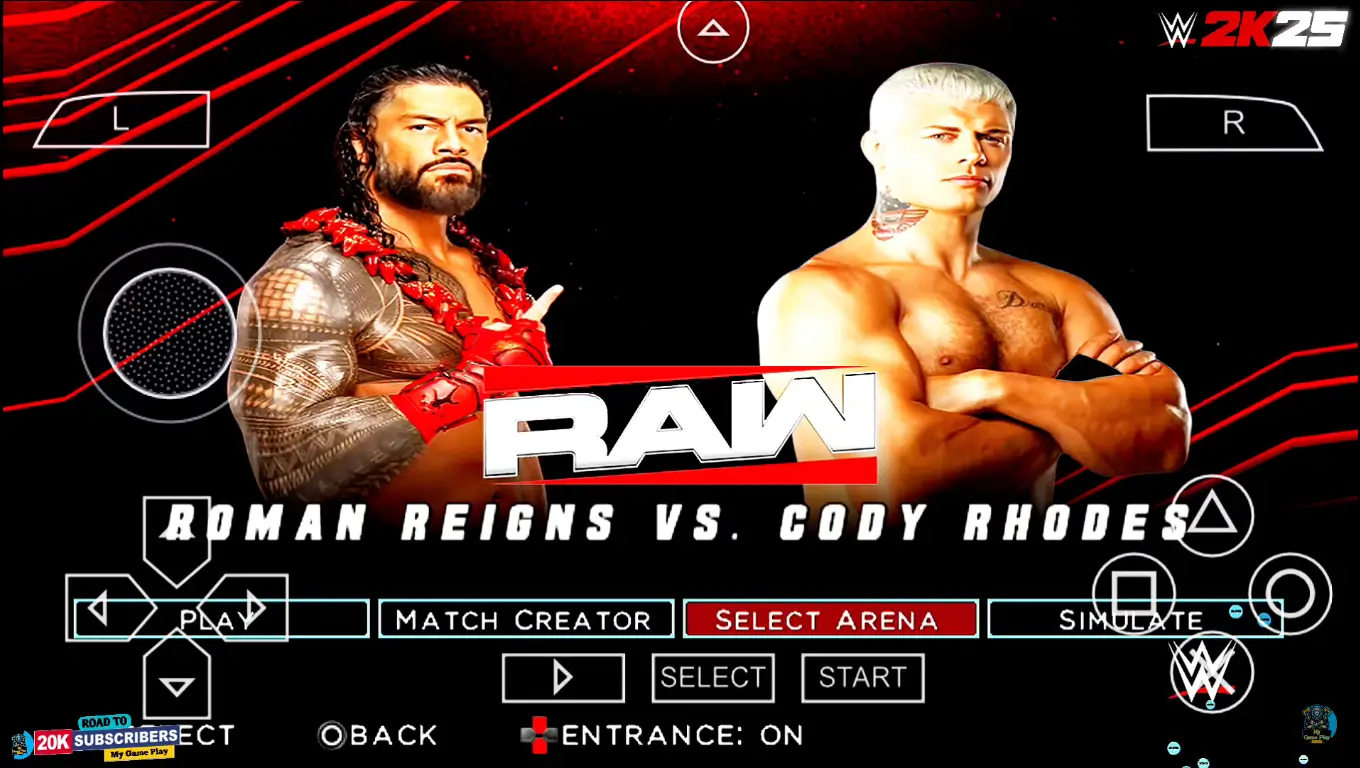Tap the analog joystick control
This screenshot has width=1360, height=768.
click(x=168, y=335)
